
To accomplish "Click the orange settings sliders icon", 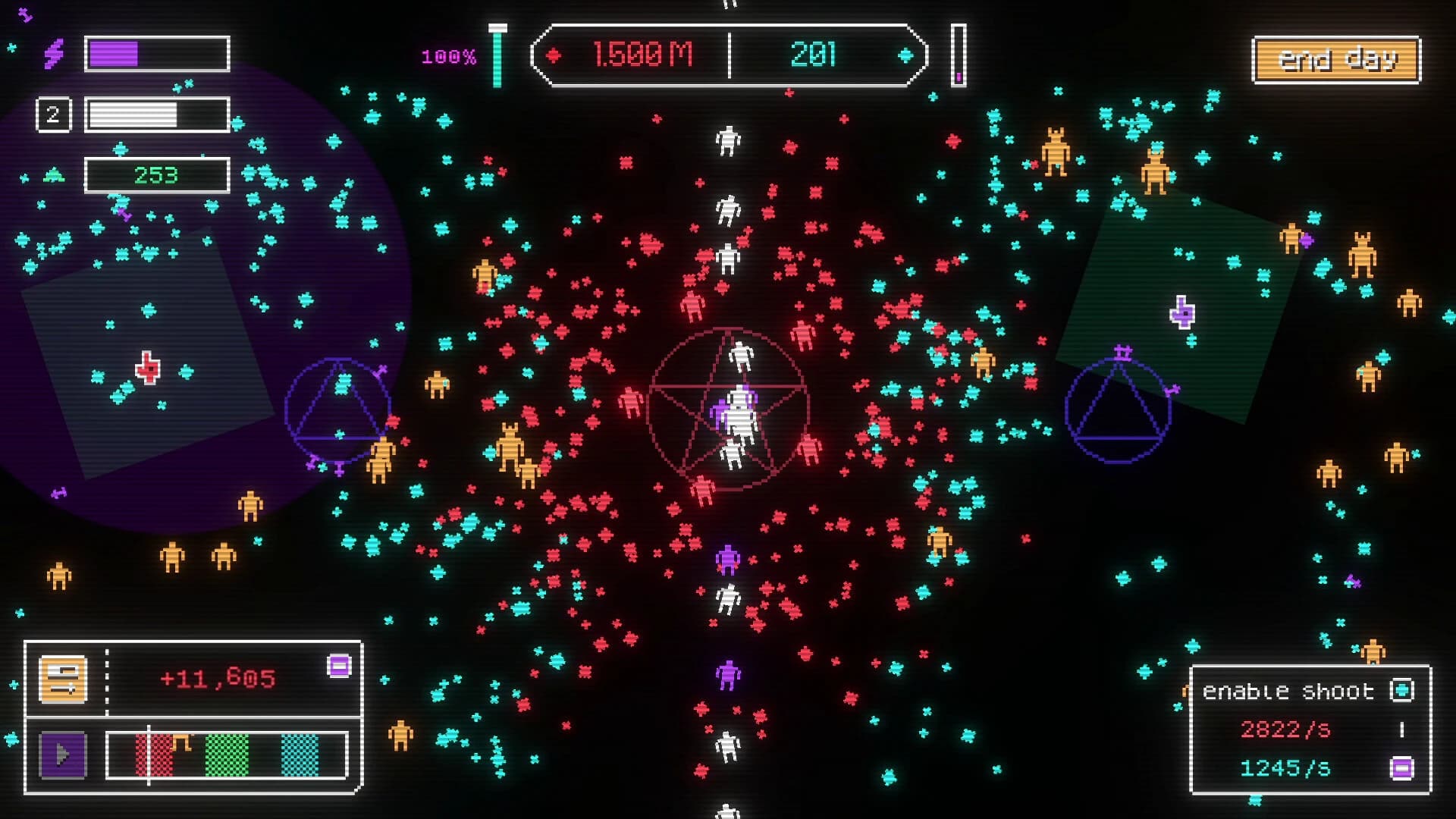I will [63, 679].
